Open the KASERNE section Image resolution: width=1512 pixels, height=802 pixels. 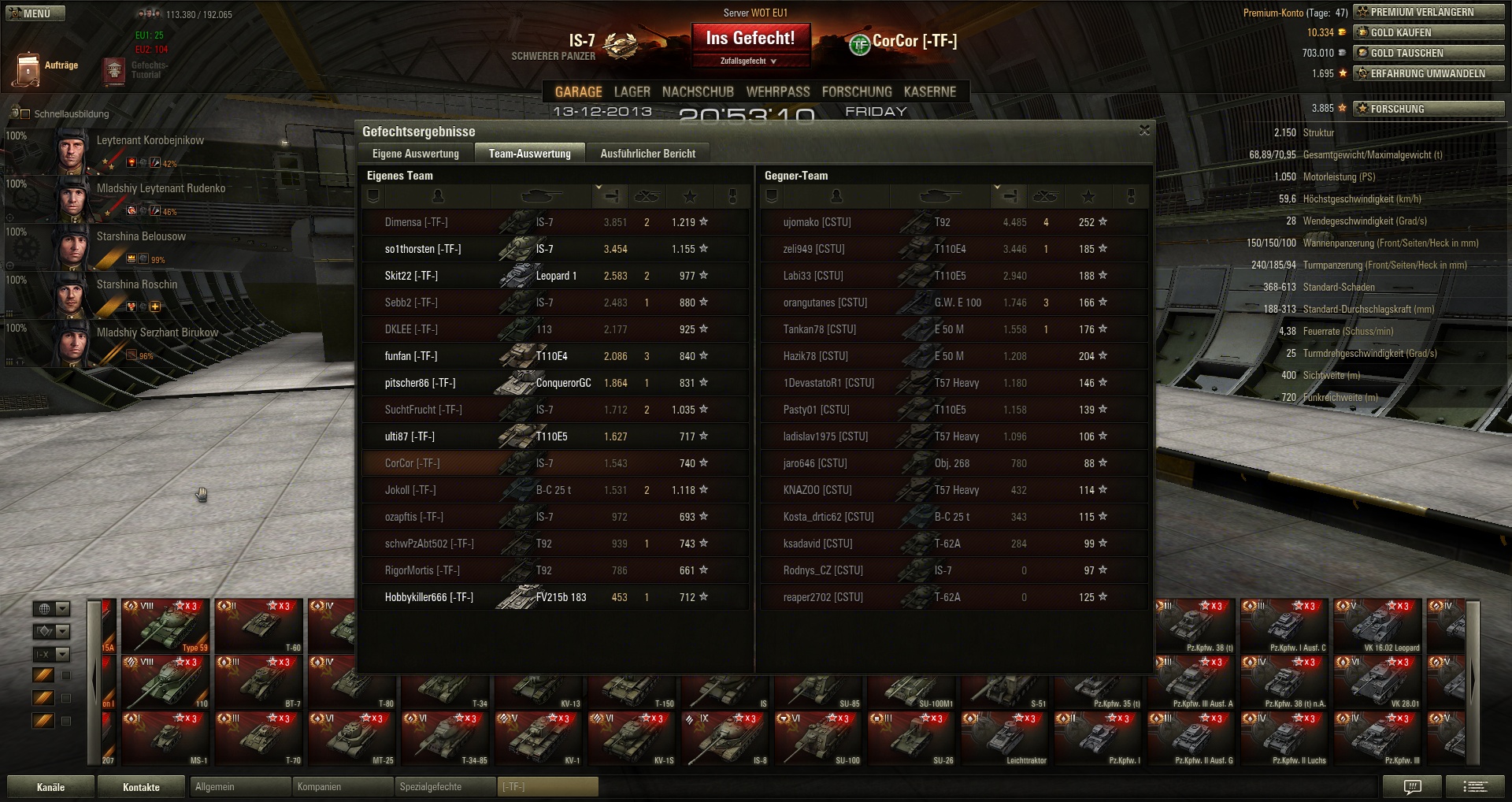929,92
